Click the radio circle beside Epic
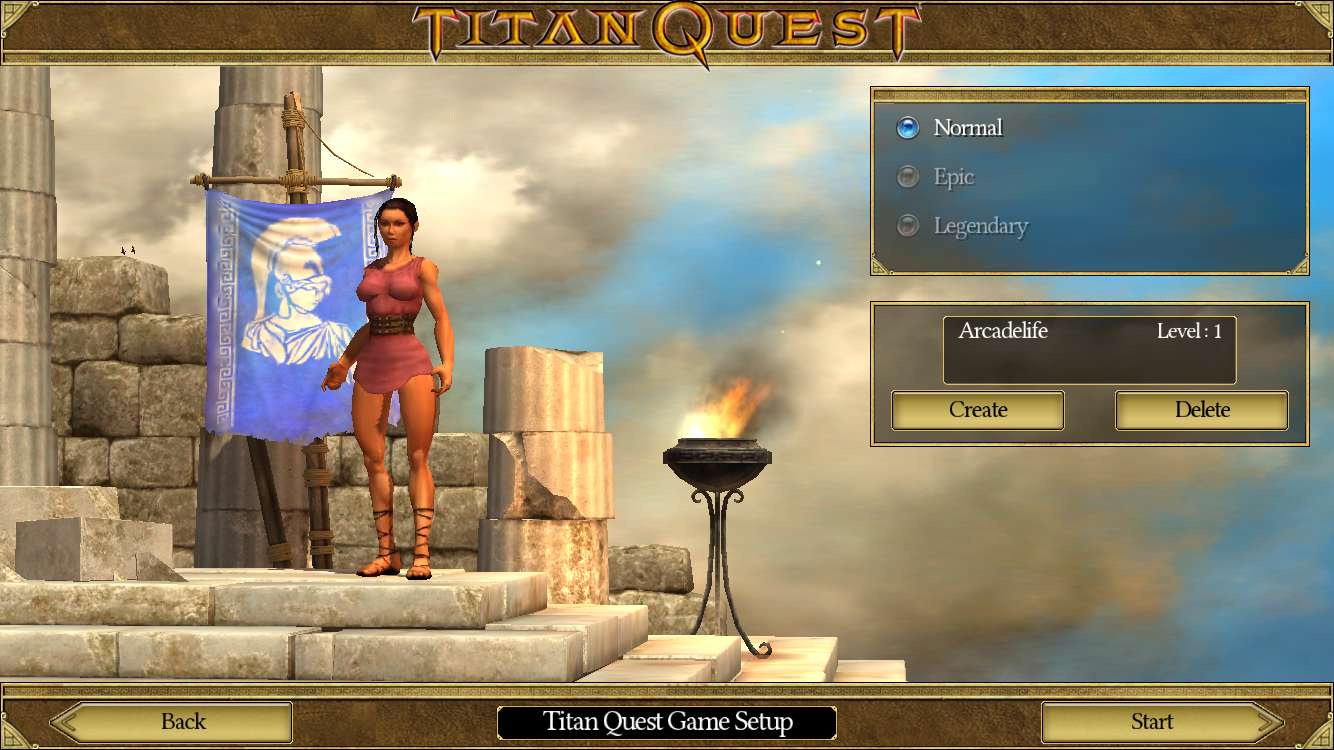Viewport: 1334px width, 750px height. (906, 176)
